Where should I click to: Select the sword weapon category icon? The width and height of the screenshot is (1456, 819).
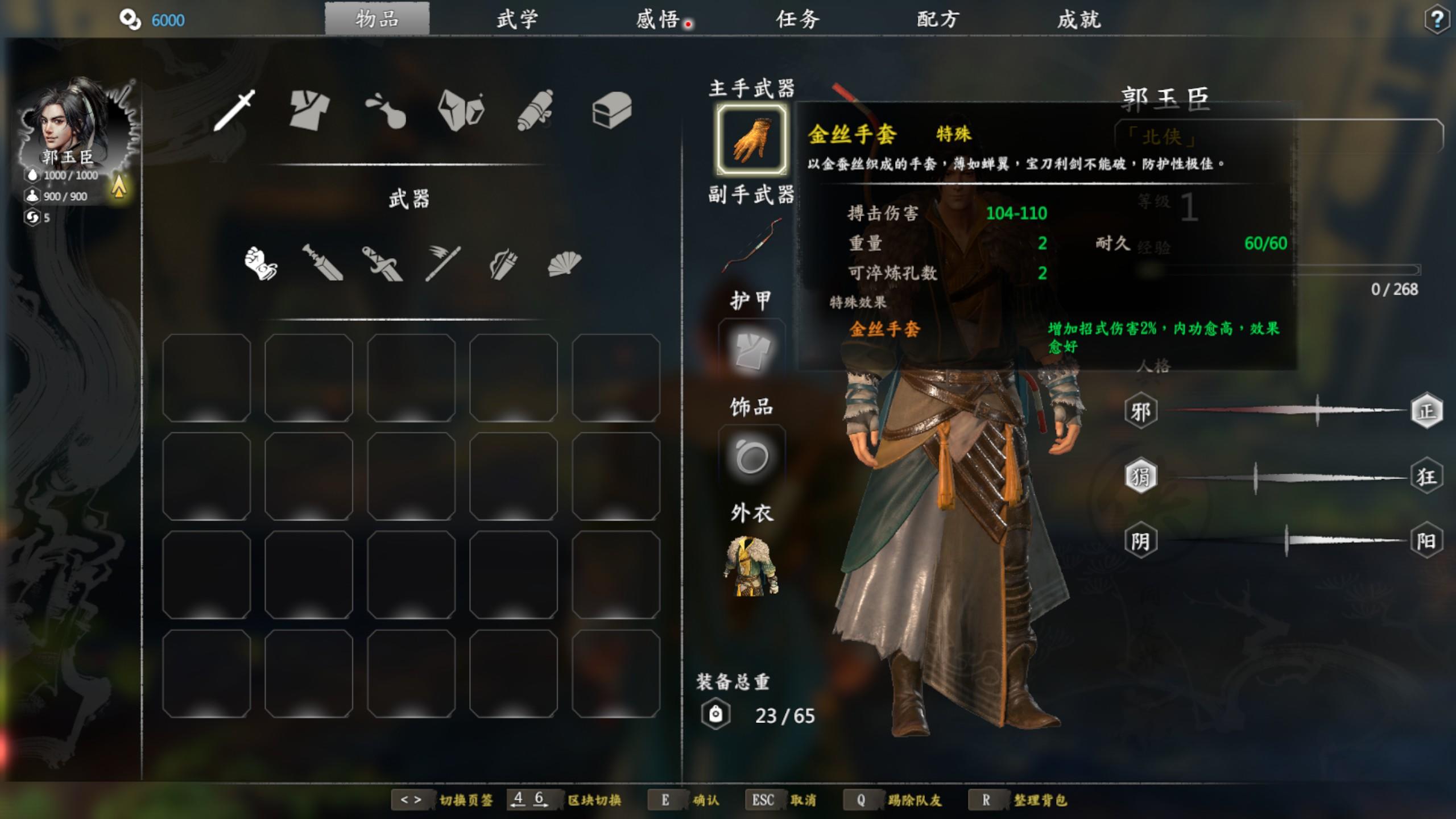pos(235,110)
